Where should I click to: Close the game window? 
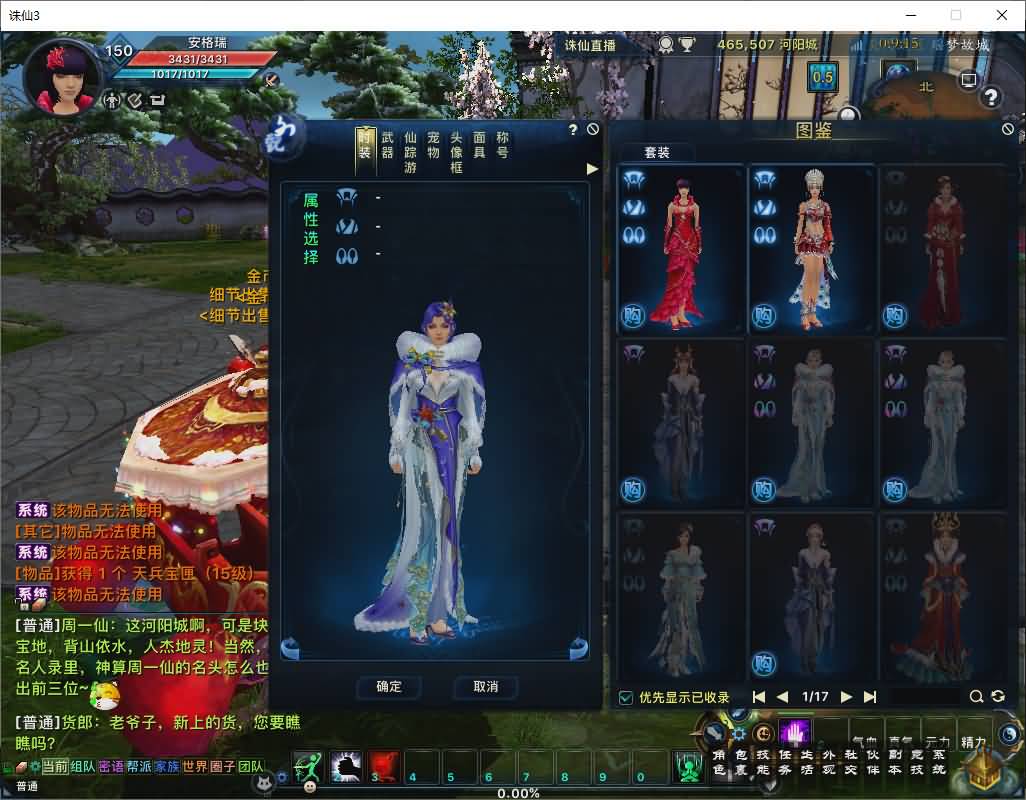[1001, 15]
